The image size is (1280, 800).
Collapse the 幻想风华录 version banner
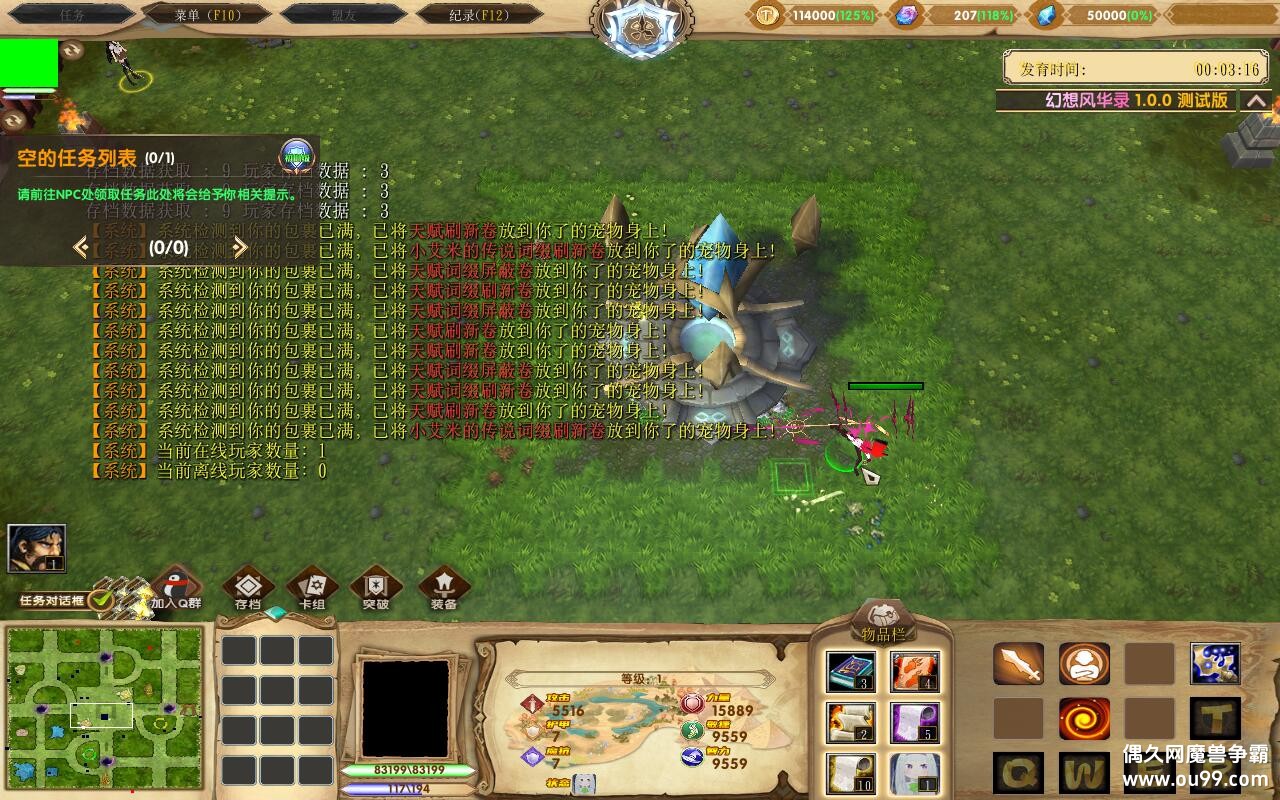coord(1258,101)
